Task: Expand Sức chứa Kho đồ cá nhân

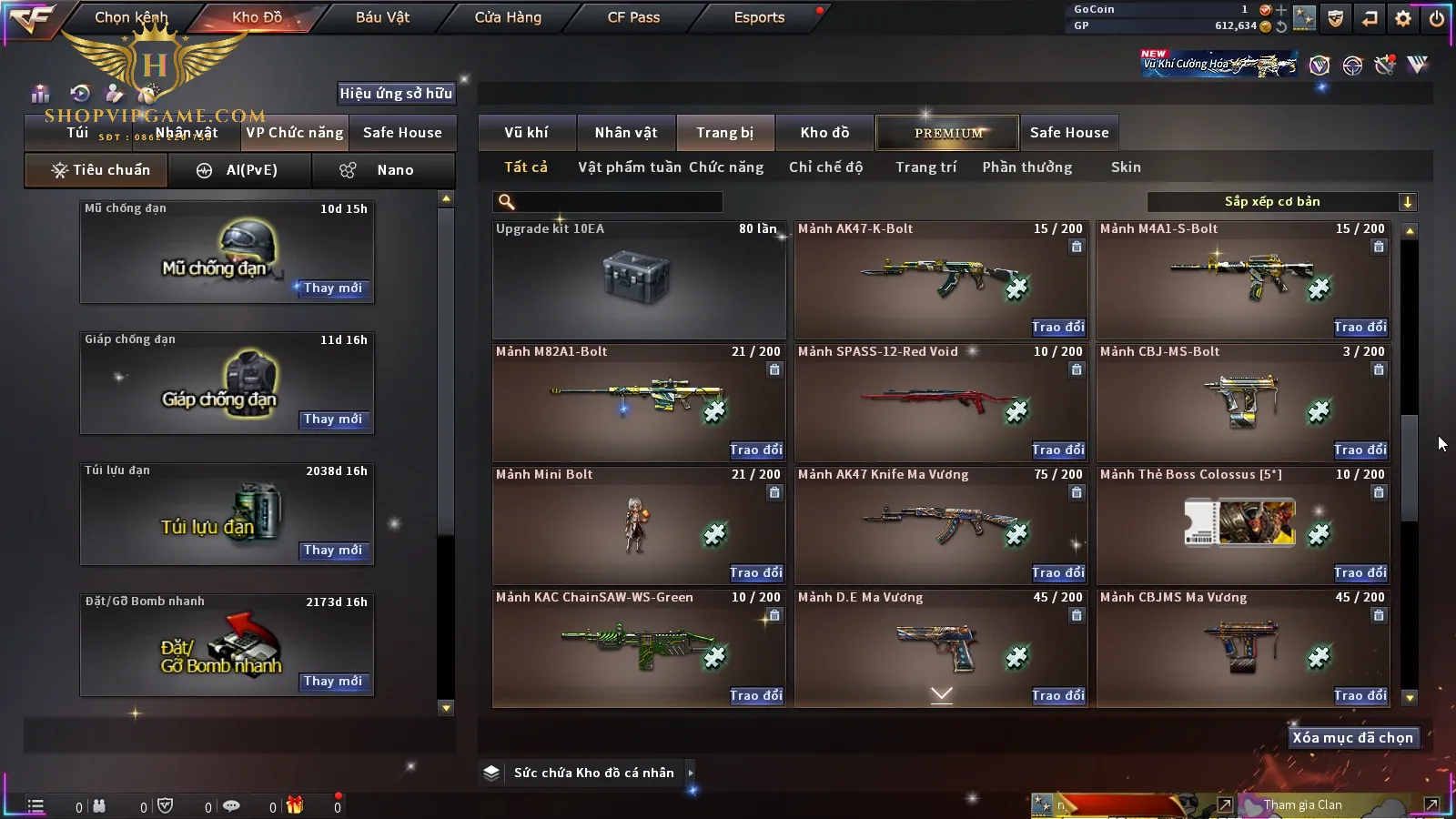Action: [x=691, y=773]
